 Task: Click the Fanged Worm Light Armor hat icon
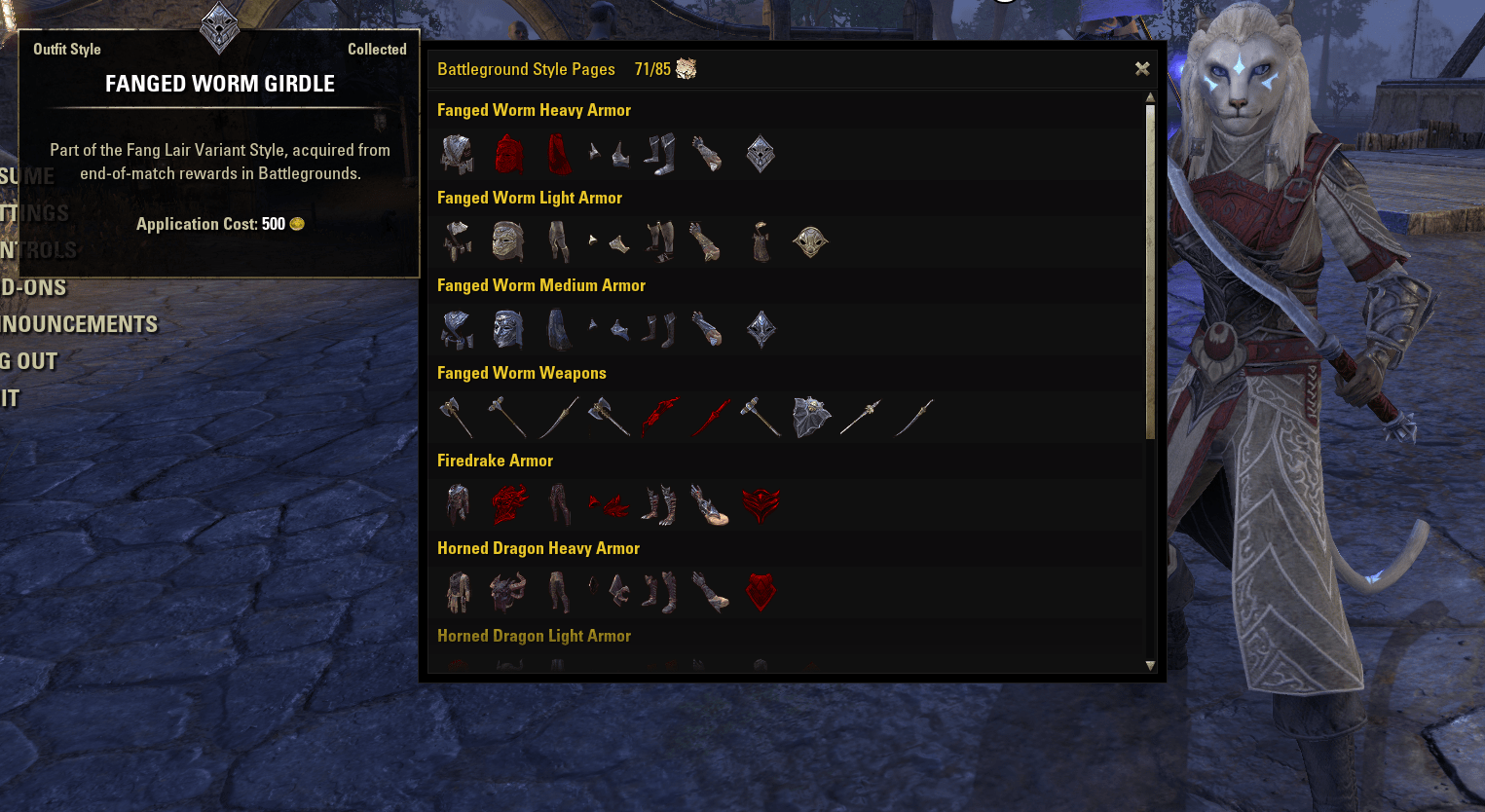507,240
